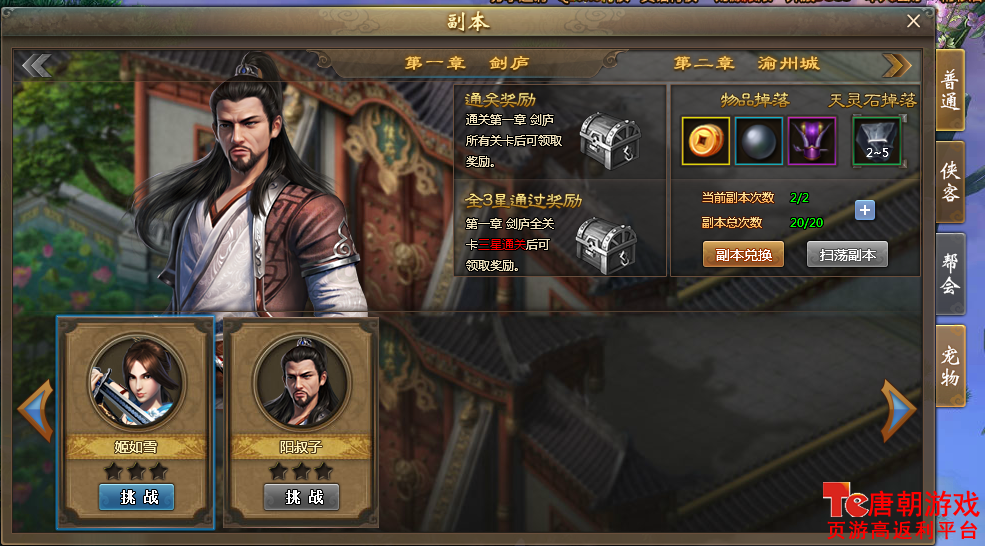The image size is (985, 546).
Task: Inspect the gold coin drop item
Action: point(706,141)
